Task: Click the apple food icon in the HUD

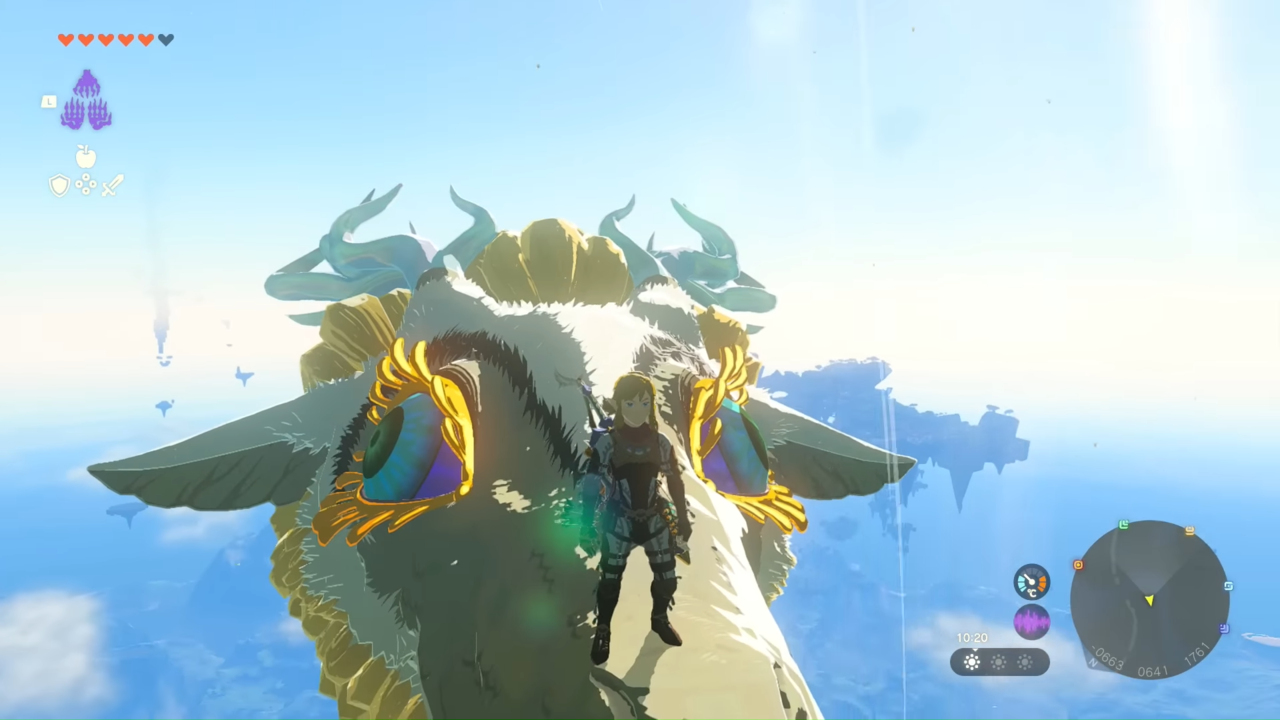Action: tap(86, 157)
